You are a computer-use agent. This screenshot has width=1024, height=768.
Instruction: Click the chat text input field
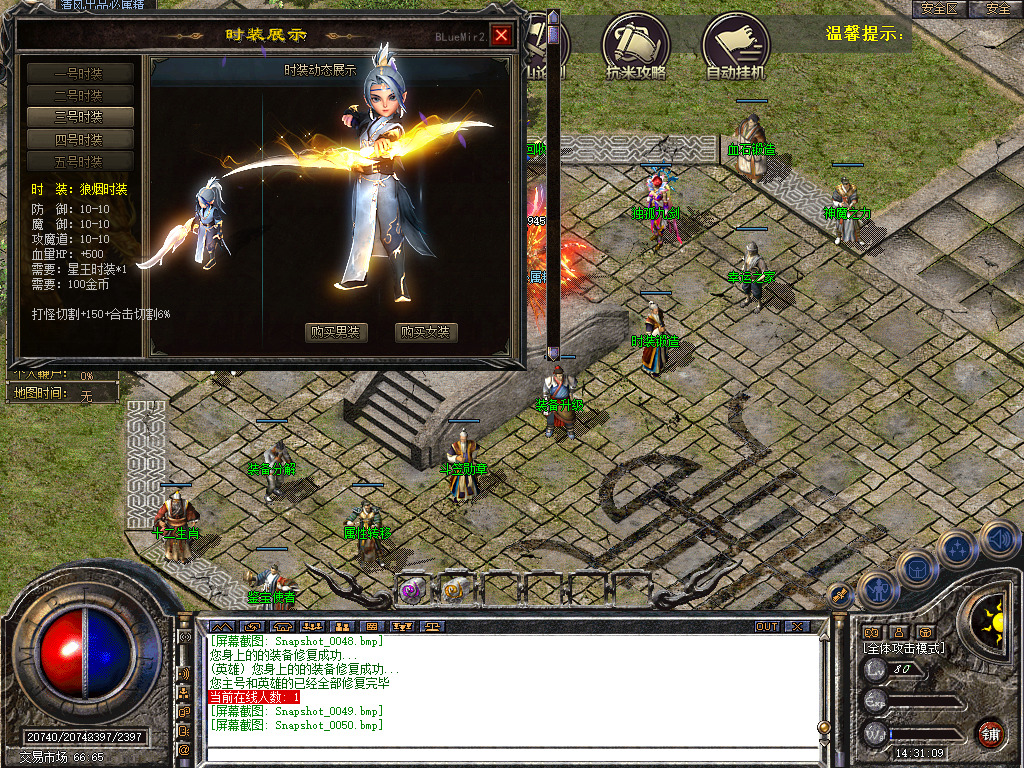point(510,753)
